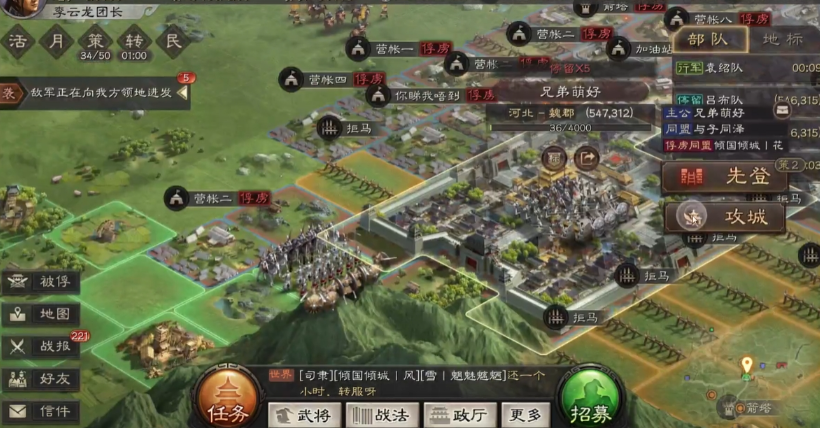Open the 战法 (Tactics) menu
Screen dimensions: 820x428
pyautogui.click(x=382, y=415)
